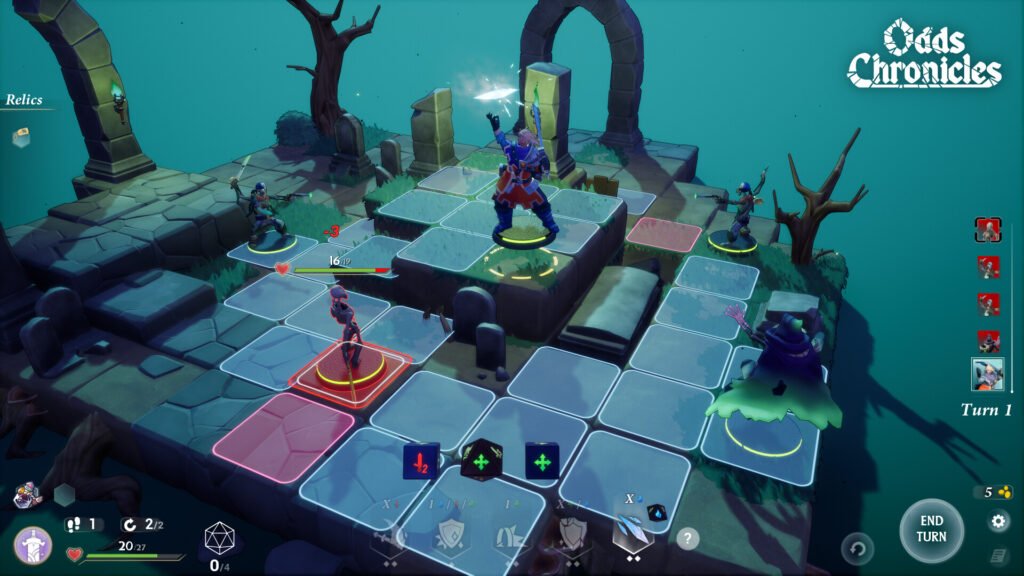
Task: Select the player hero portrait in turn order
Action: pos(988,374)
